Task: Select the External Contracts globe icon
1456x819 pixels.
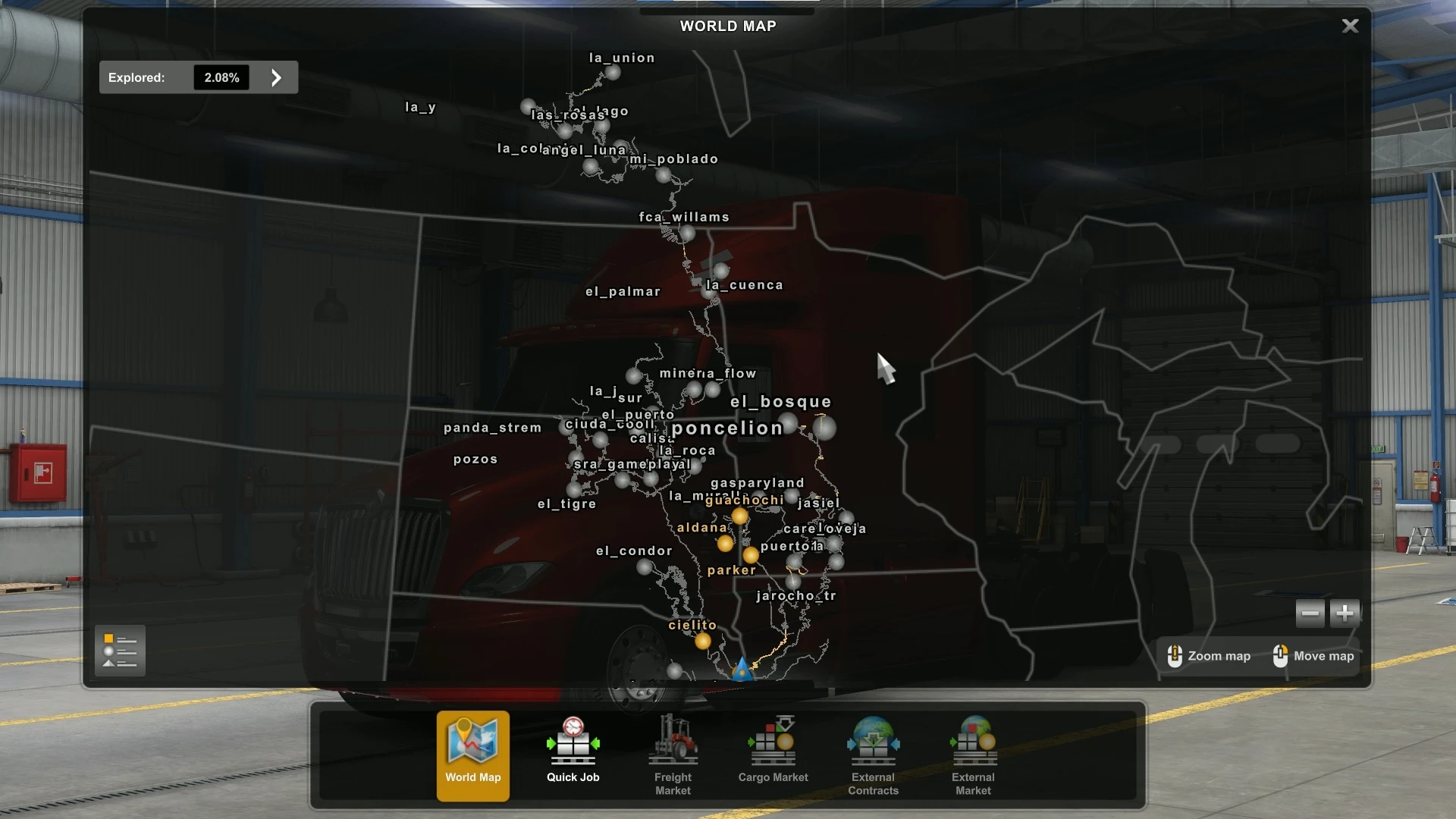Action: (873, 739)
